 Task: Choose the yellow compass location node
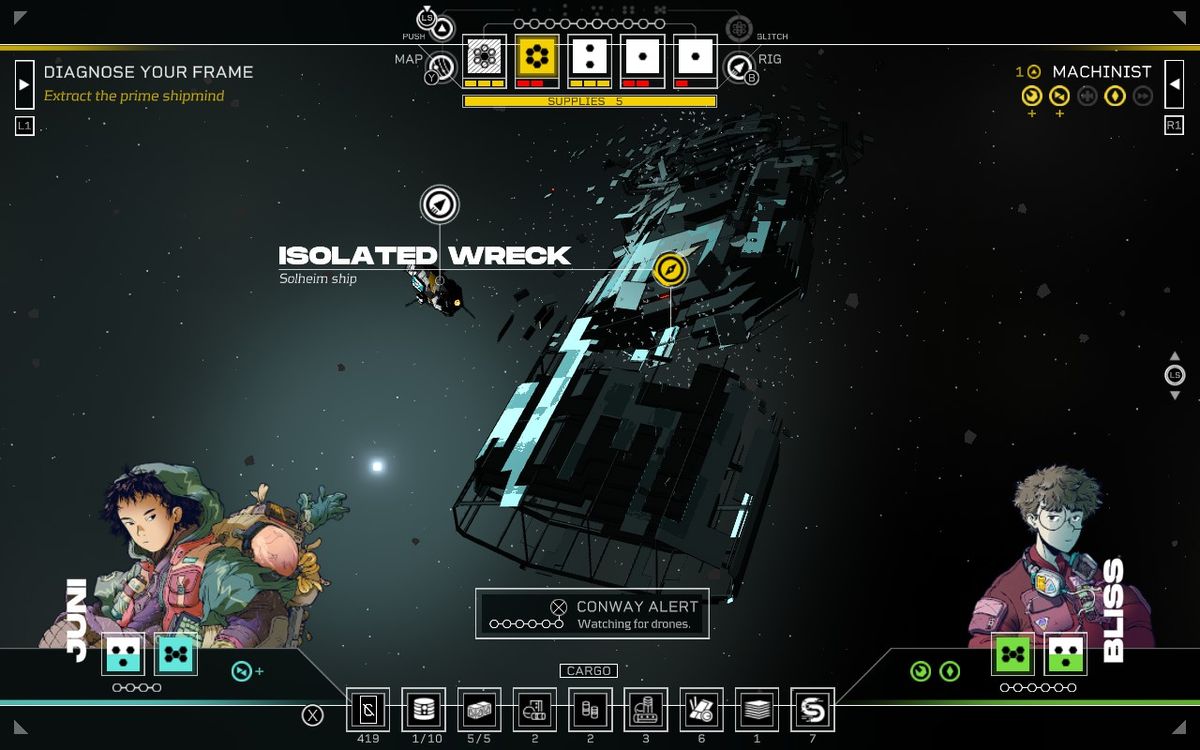pos(670,269)
